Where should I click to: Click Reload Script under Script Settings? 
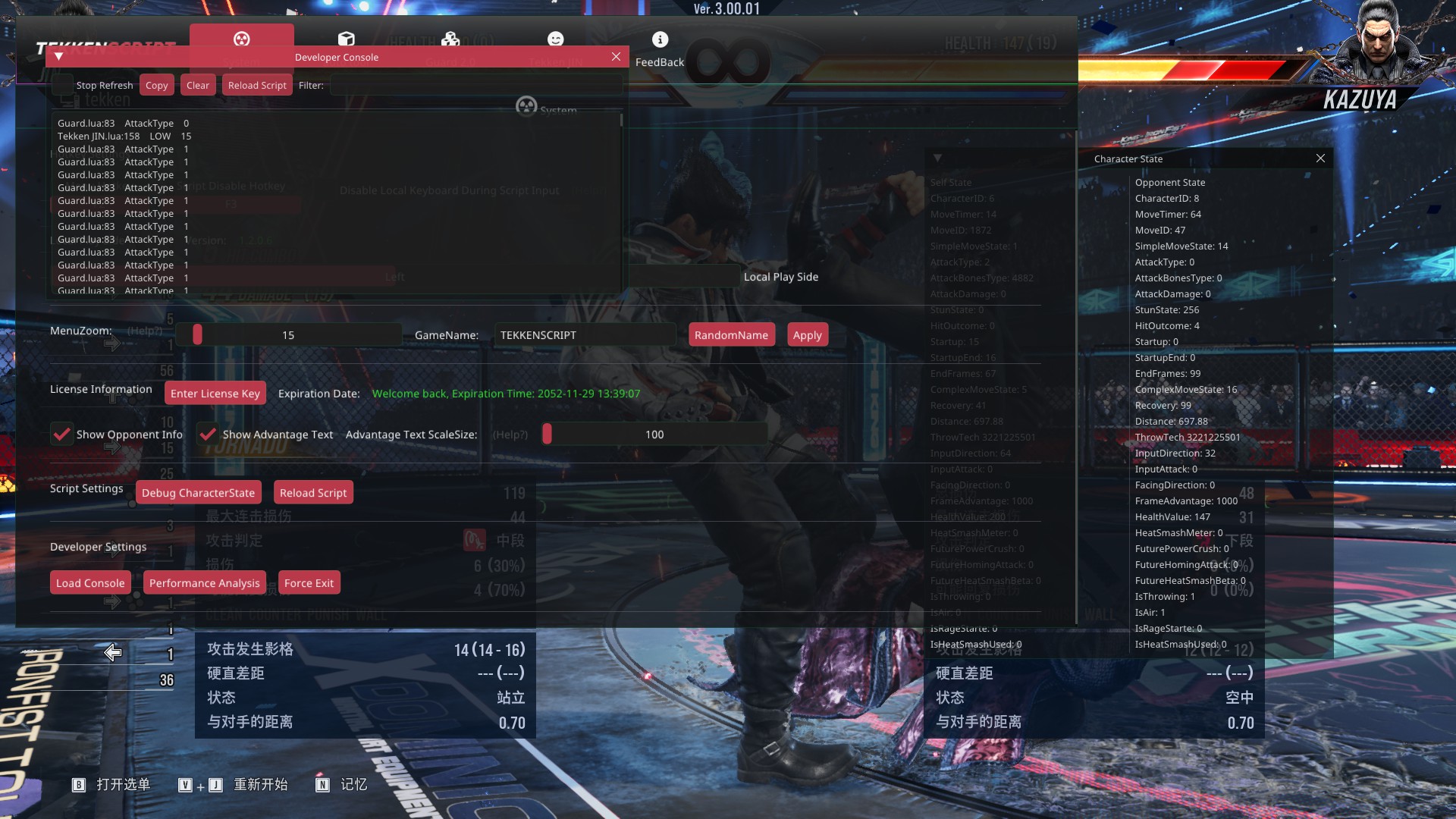coord(312,492)
